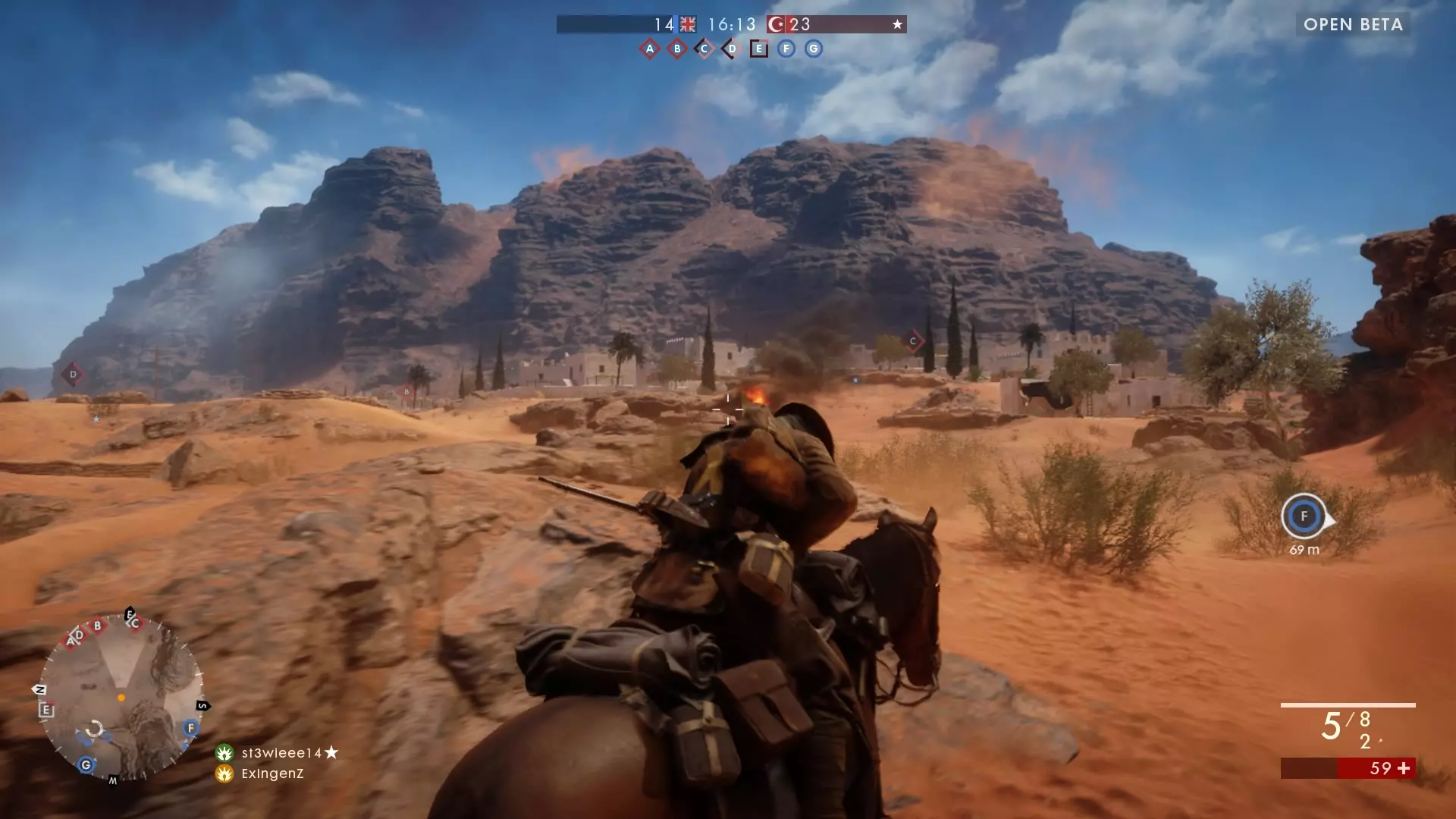Viewport: 1456px width, 819px height.
Task: Select flag E in the top objective bar
Action: (758, 49)
